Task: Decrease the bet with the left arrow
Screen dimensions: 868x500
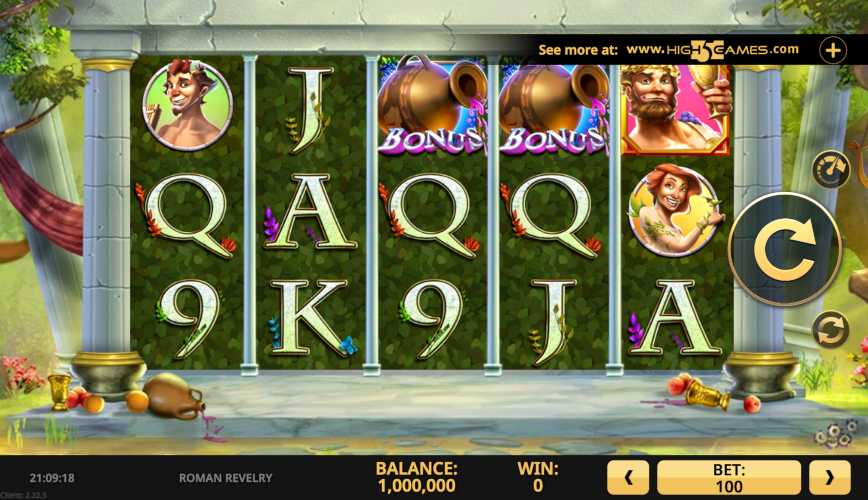Action: coord(629,478)
